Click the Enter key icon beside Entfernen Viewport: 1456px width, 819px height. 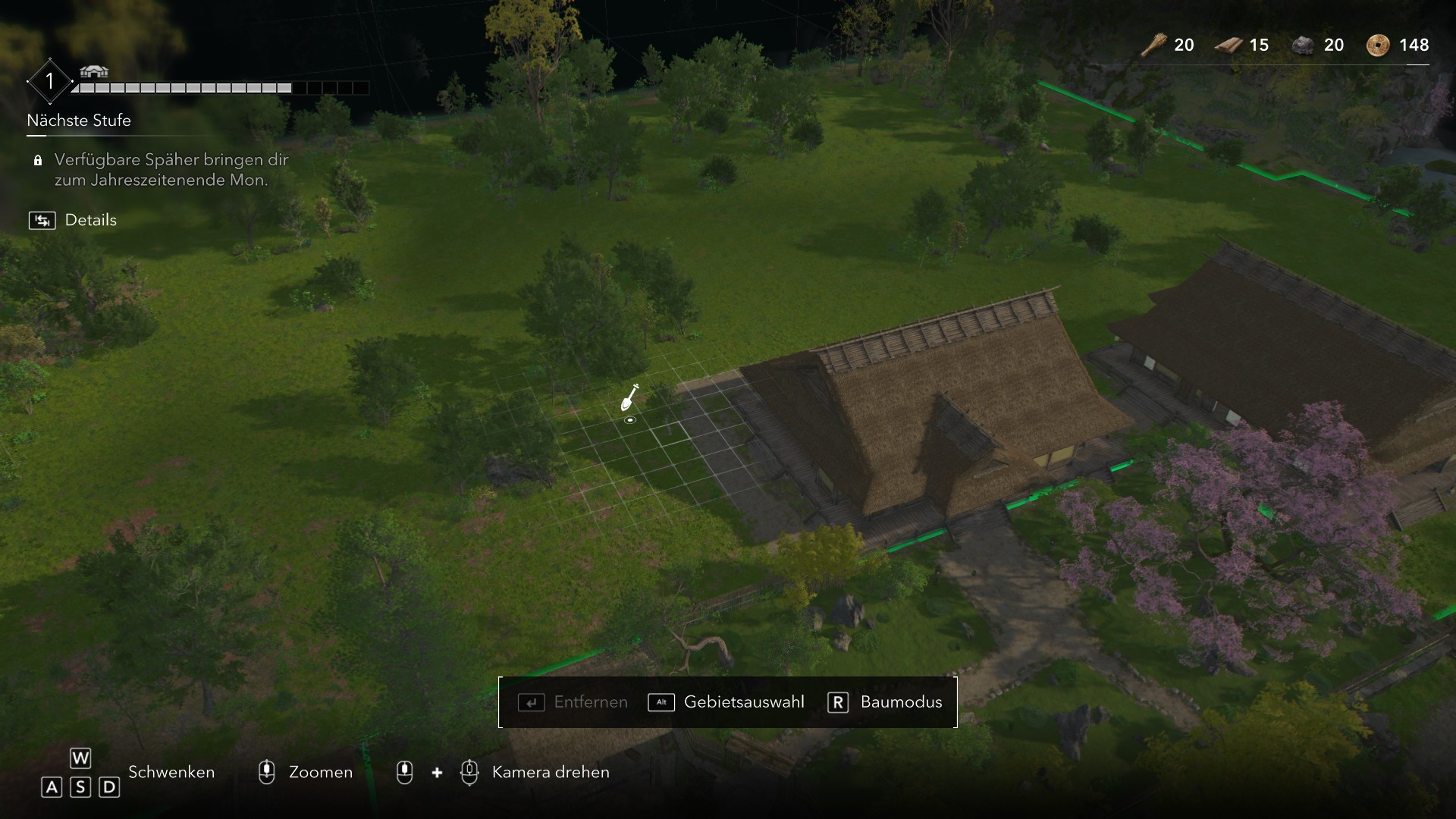pos(532,703)
